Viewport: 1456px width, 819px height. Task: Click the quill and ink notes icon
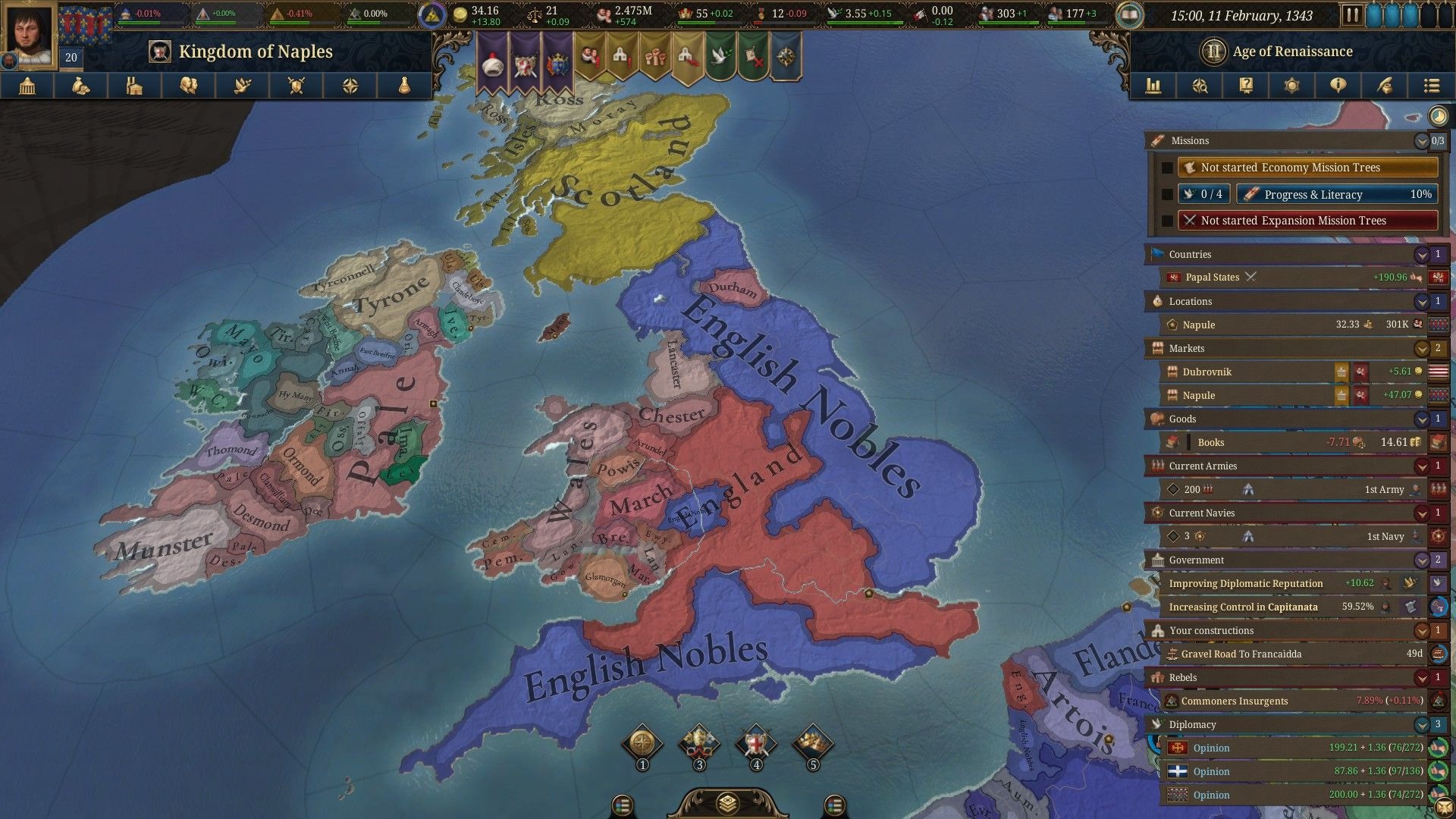click(x=1384, y=86)
